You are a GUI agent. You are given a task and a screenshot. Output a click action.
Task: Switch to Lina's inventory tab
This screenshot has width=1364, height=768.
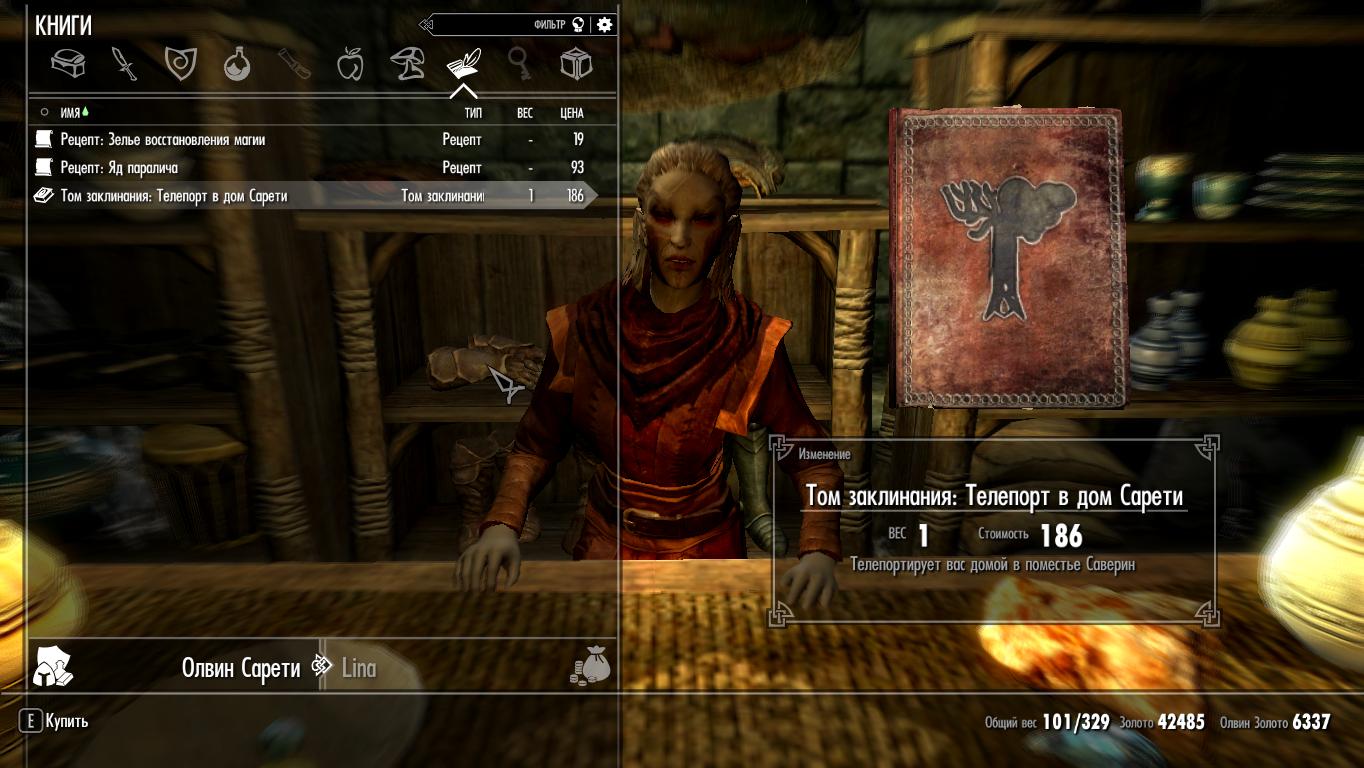[x=359, y=668]
